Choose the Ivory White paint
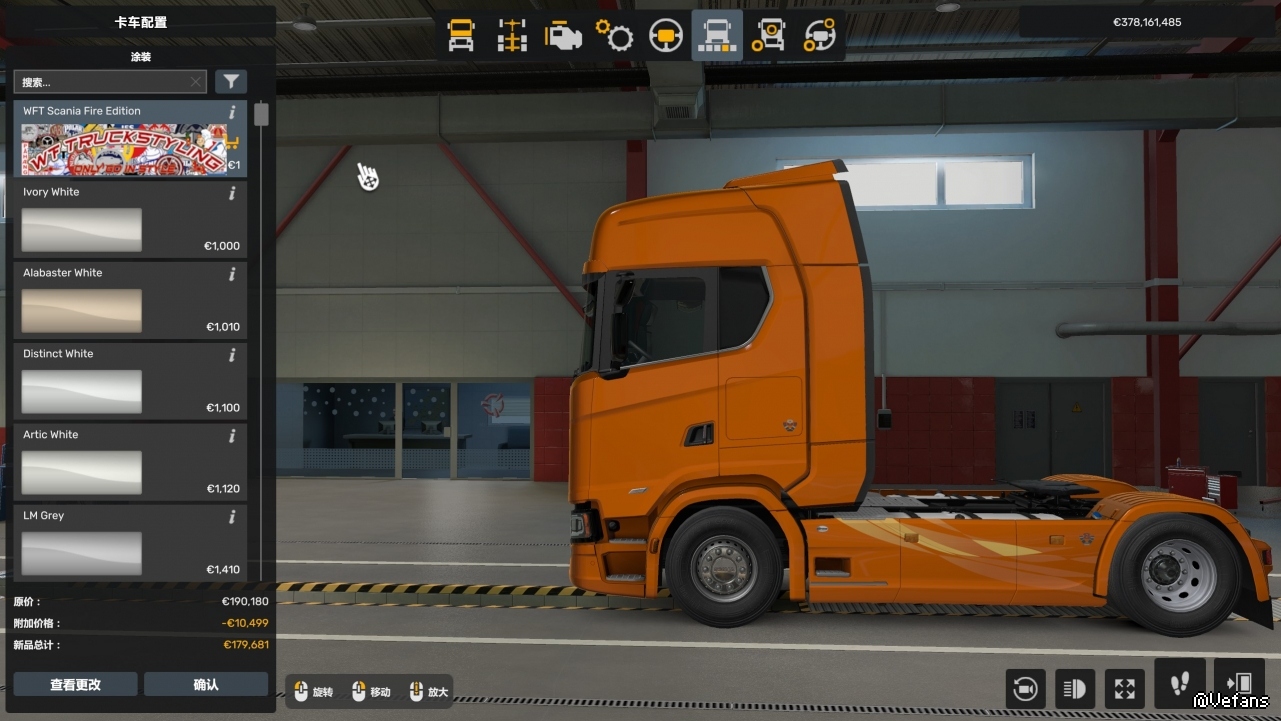1281x721 pixels. (x=82, y=230)
